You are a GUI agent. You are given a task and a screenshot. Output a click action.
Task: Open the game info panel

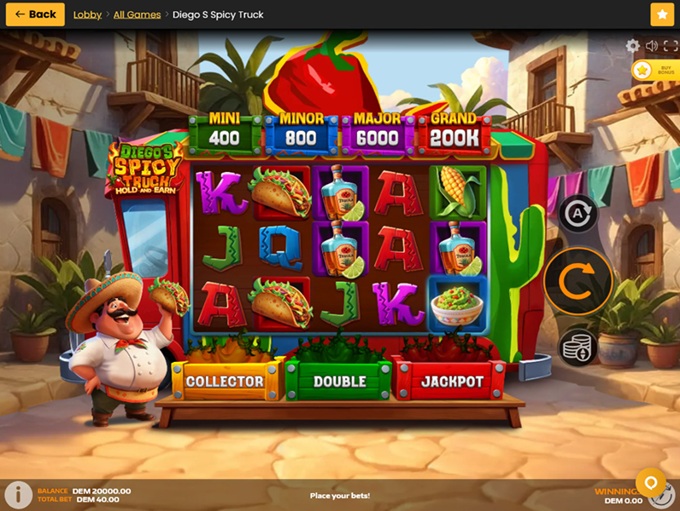point(18,495)
